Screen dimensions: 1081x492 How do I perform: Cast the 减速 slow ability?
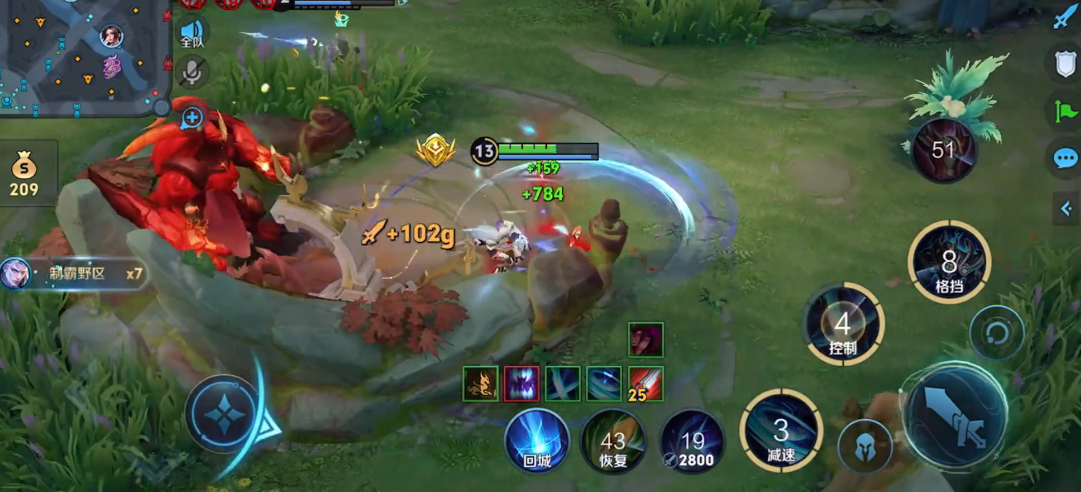pos(781,431)
